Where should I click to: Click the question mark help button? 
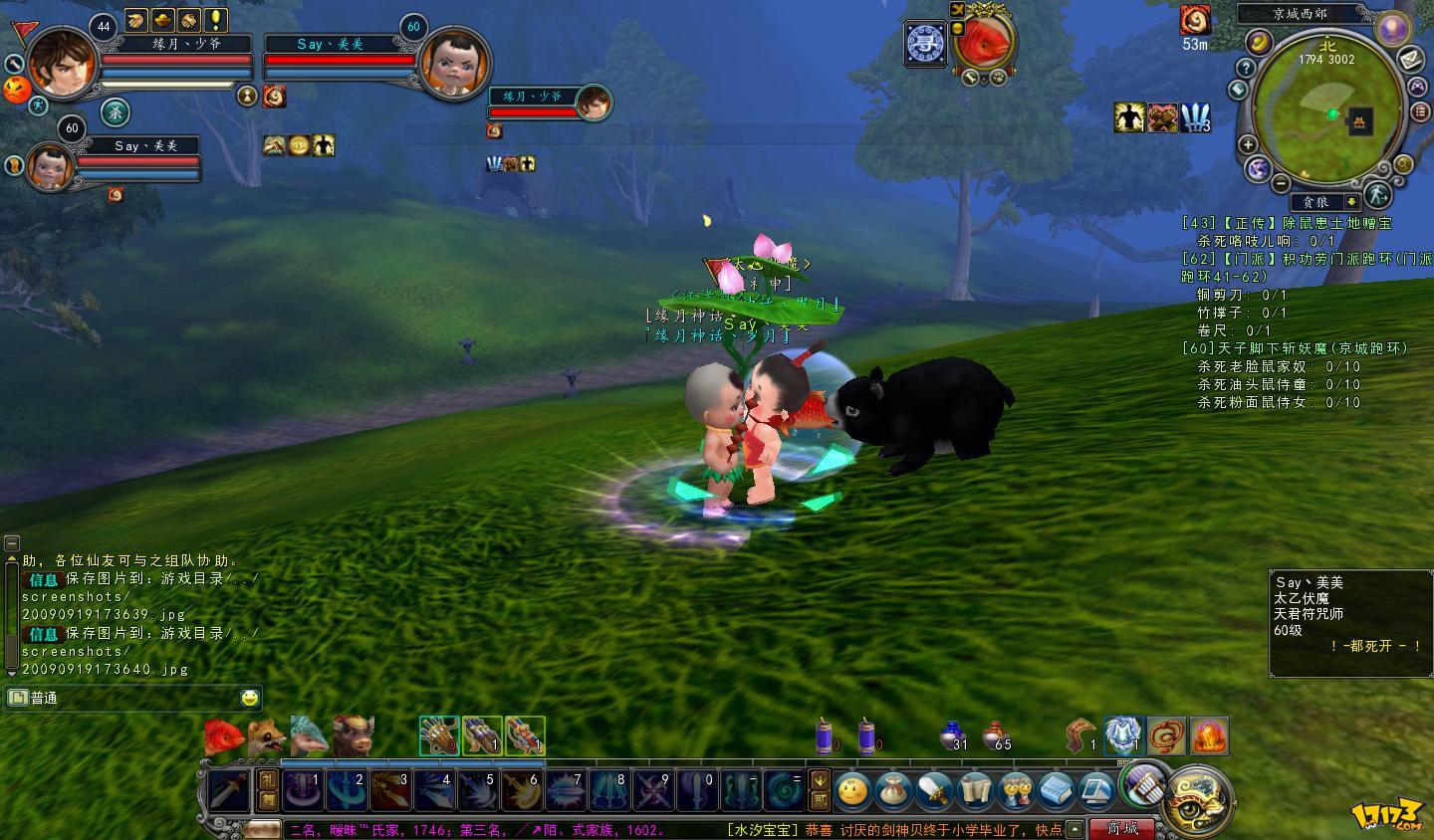coord(1245,68)
